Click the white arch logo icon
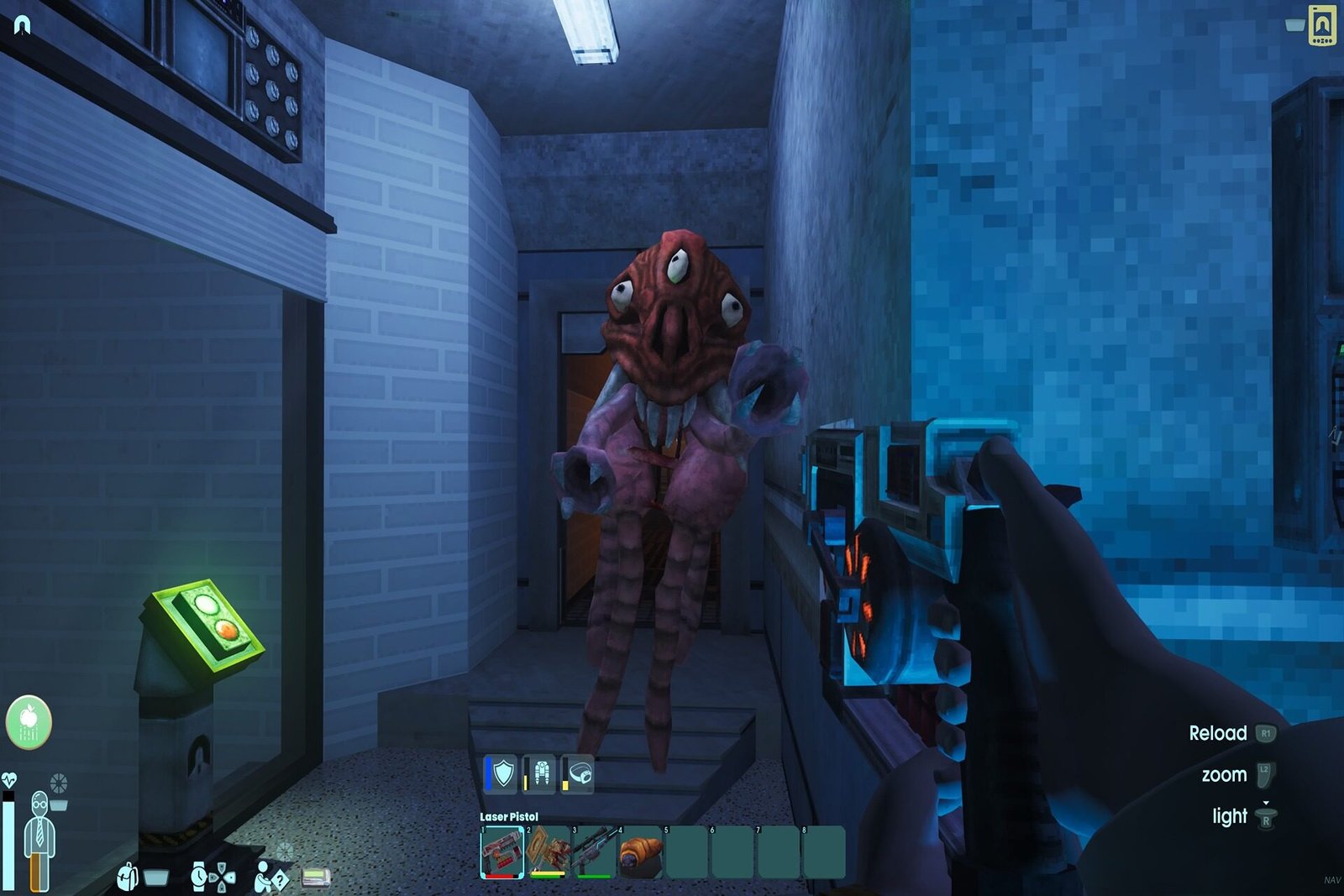The height and width of the screenshot is (896, 1344). pos(23,26)
